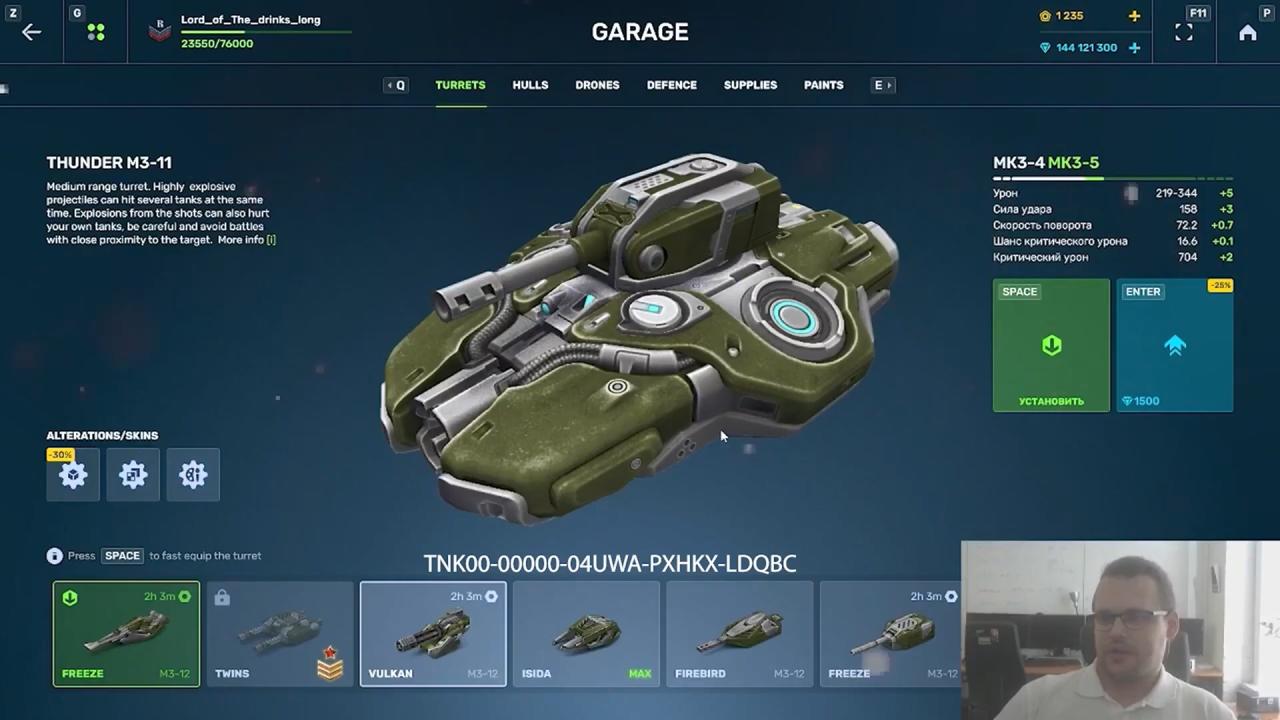
Task: Show the Defence tab
Action: (x=671, y=85)
